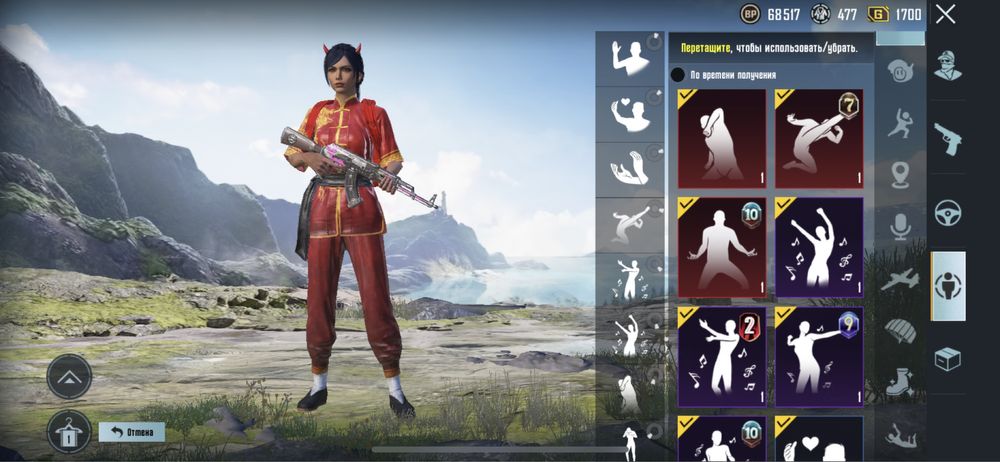The height and width of the screenshot is (462, 1000).
Task: Open the box crate tab
Action: [948, 358]
